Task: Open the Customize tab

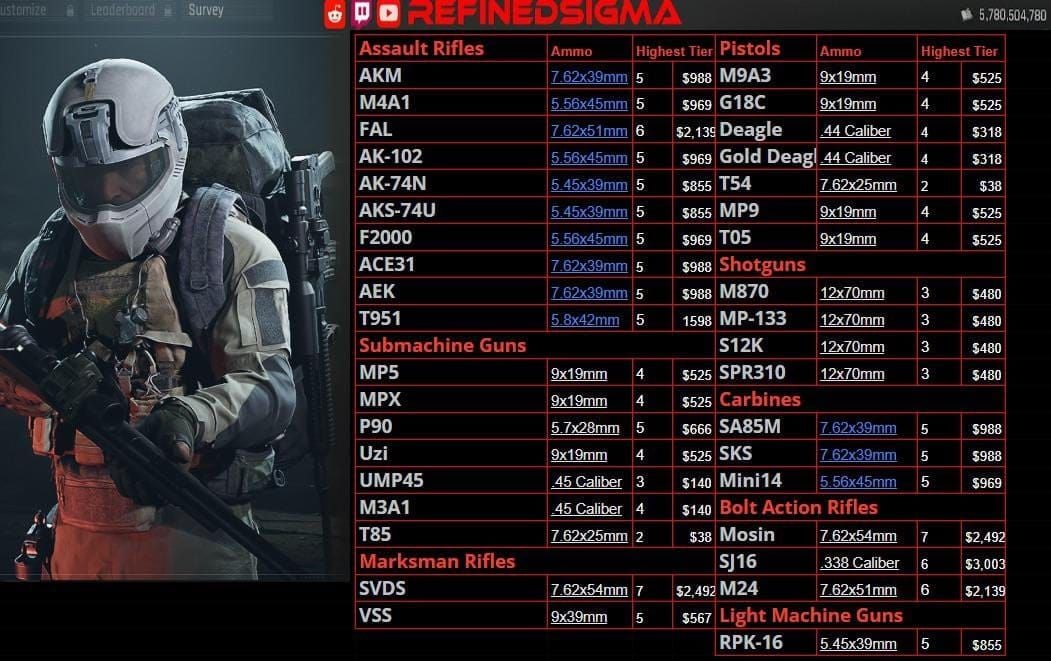Action: coord(24,10)
